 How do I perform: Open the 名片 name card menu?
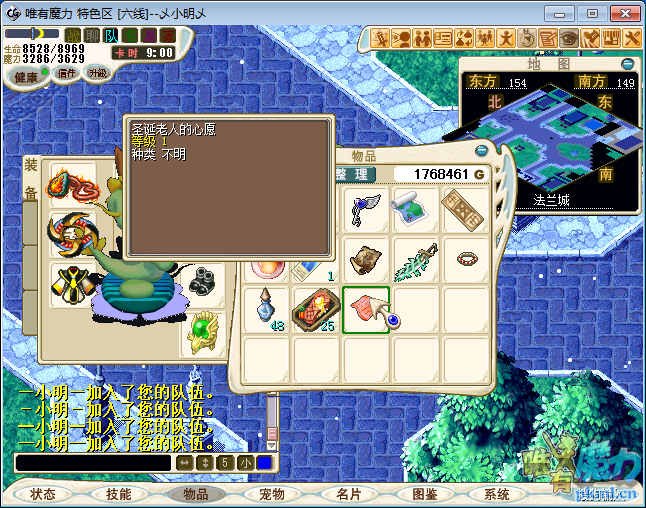point(348,494)
